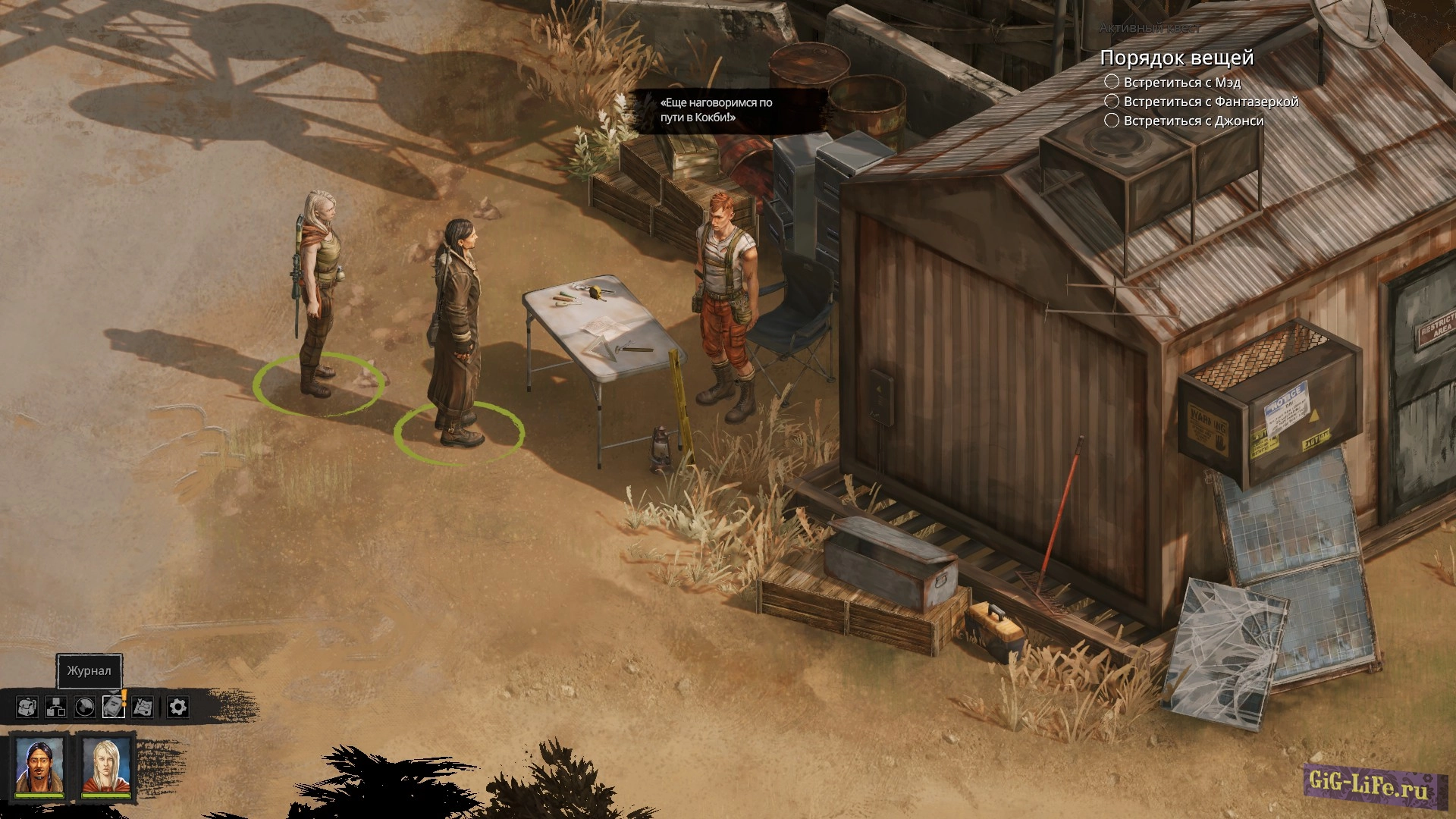
Task: Open the hierarchy diagram icon
Action: pos(56,707)
